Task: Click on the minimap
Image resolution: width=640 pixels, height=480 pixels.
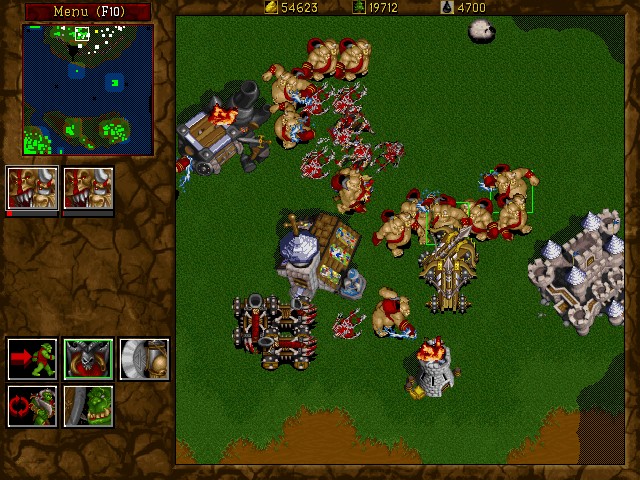Action: point(88,90)
